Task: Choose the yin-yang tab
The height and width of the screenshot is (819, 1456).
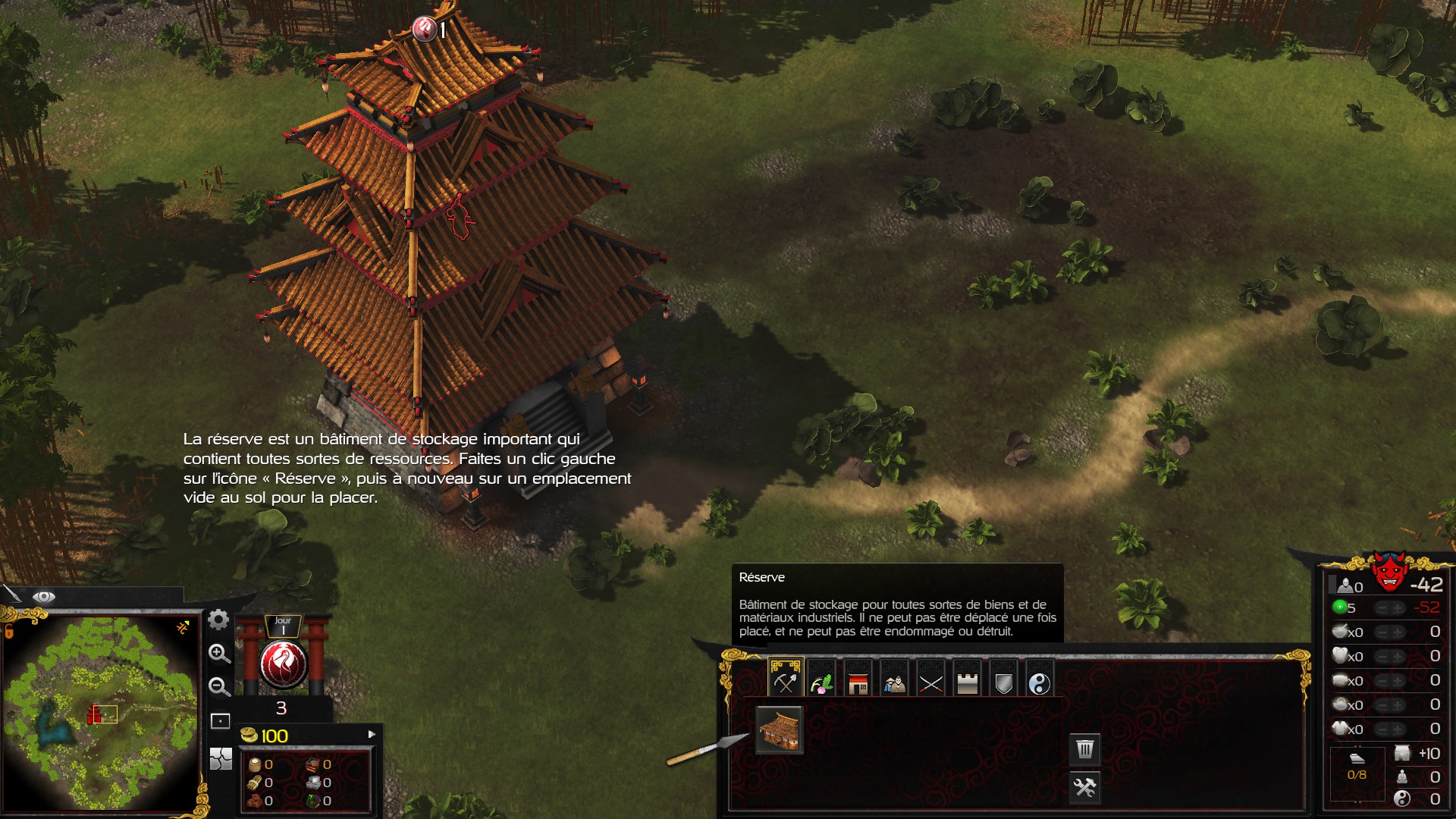Action: 1040,679
